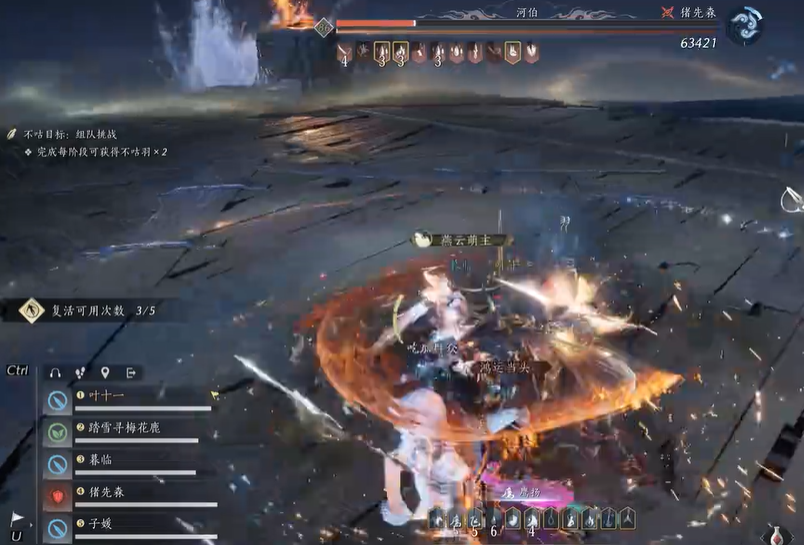This screenshot has height=545, width=804.
Task: Click the white flag icon
Action: [17, 520]
